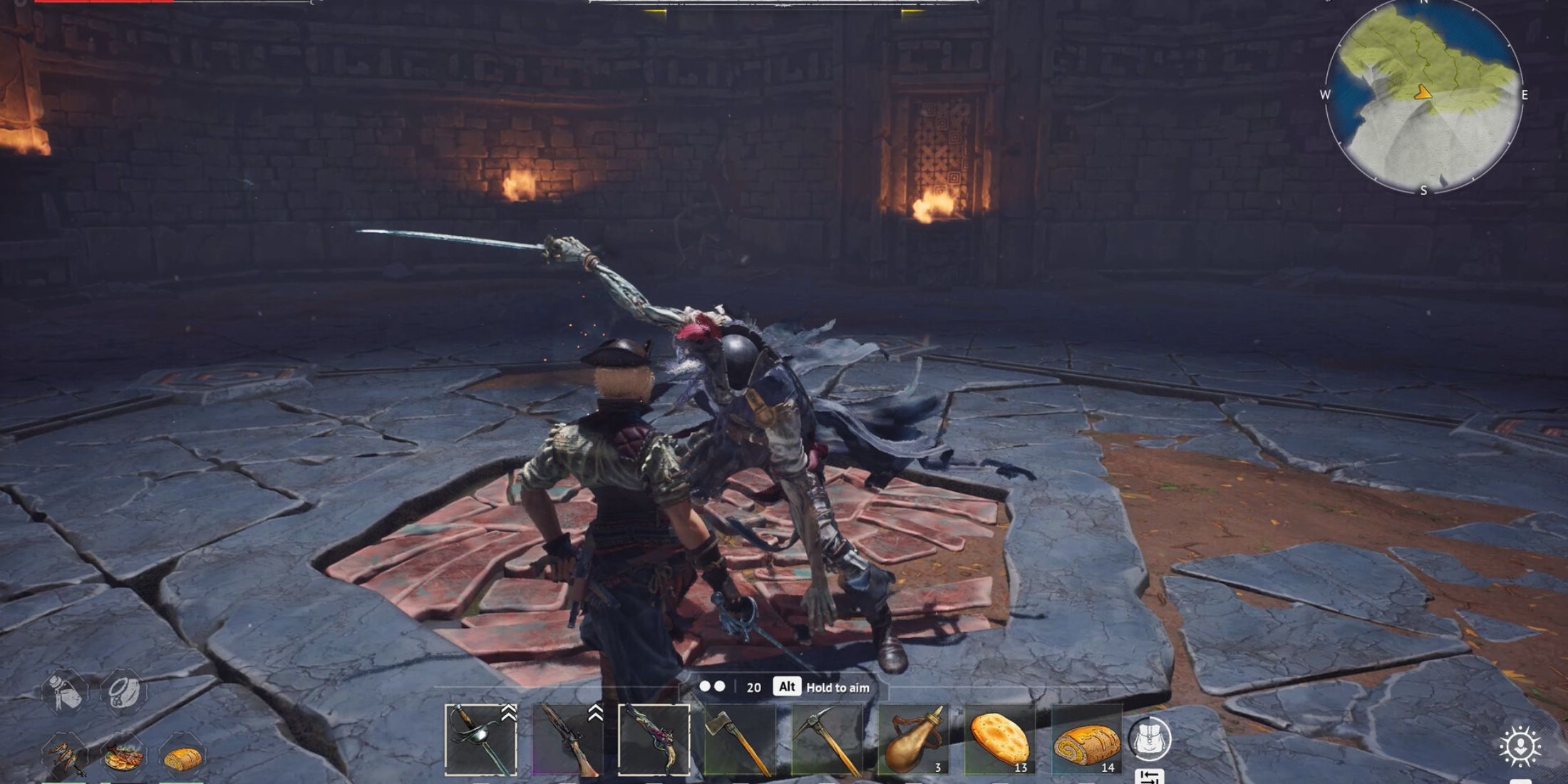Expand the upgrade chevrons on the rapier slot
This screenshot has width=1568, height=784.
pos(507,713)
